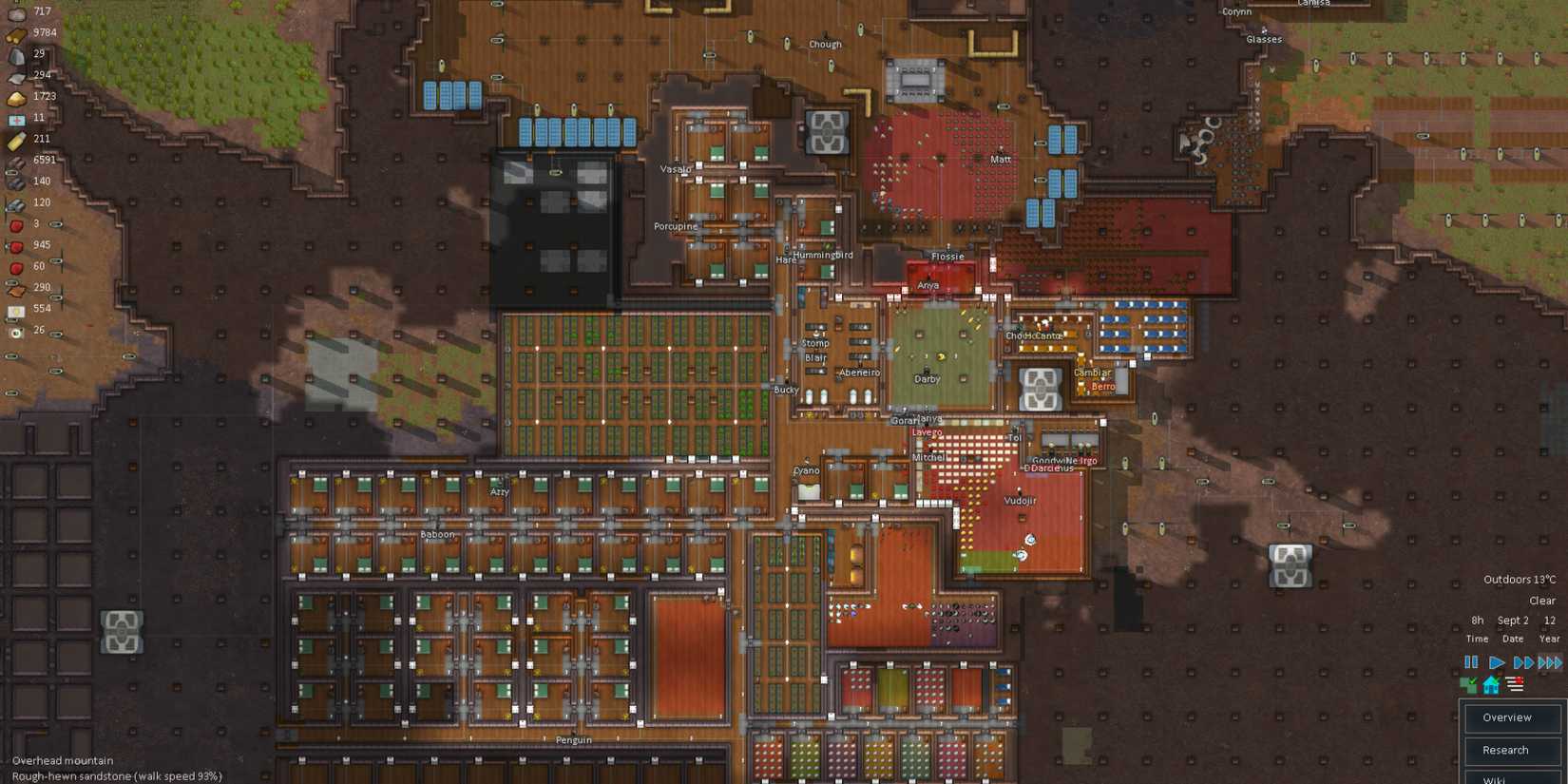Click the steel resource icon showing 6591
Viewport: 1568px width, 784px height.
pos(14,159)
